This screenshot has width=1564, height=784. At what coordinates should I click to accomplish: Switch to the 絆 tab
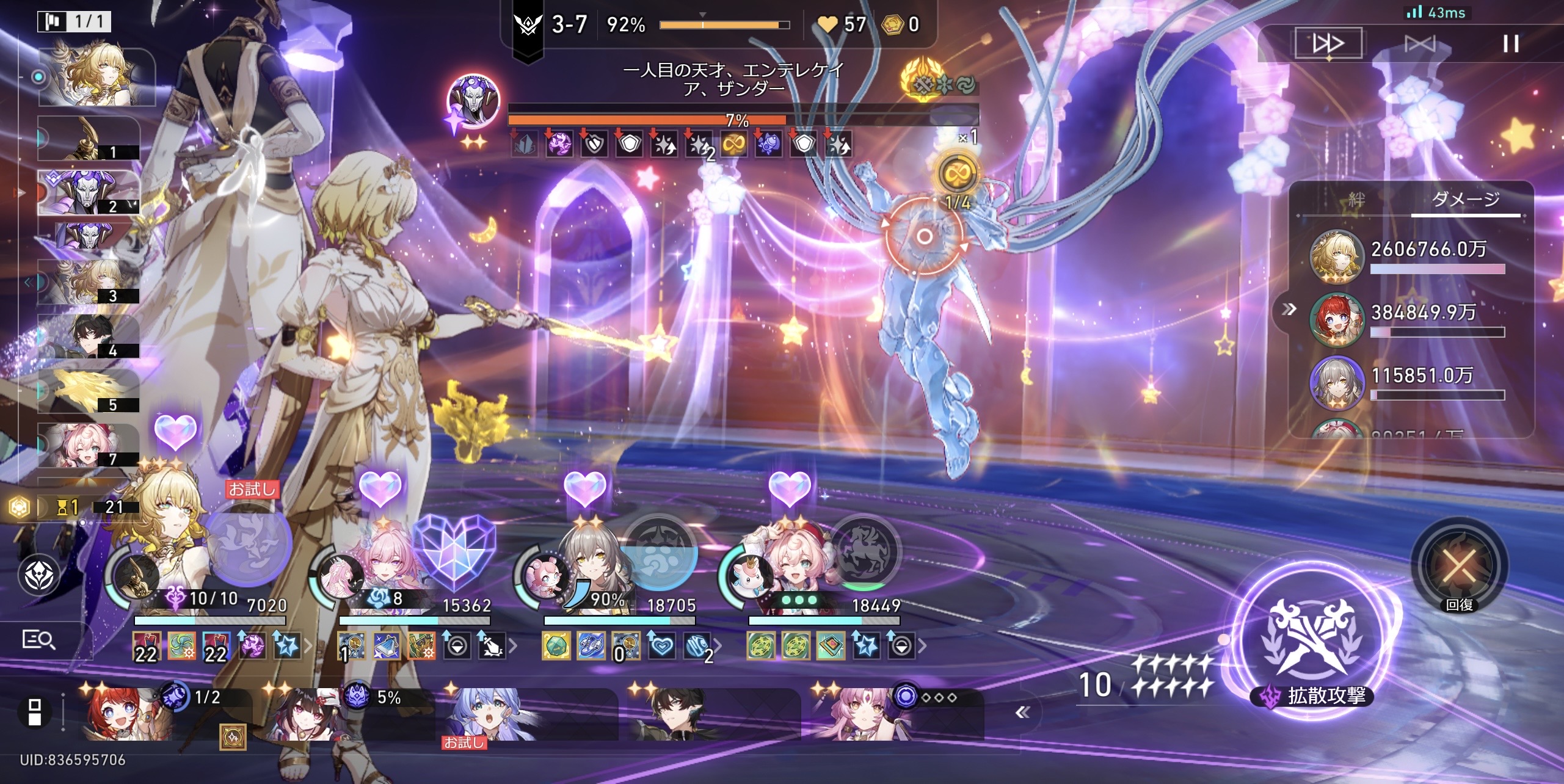pos(1356,200)
